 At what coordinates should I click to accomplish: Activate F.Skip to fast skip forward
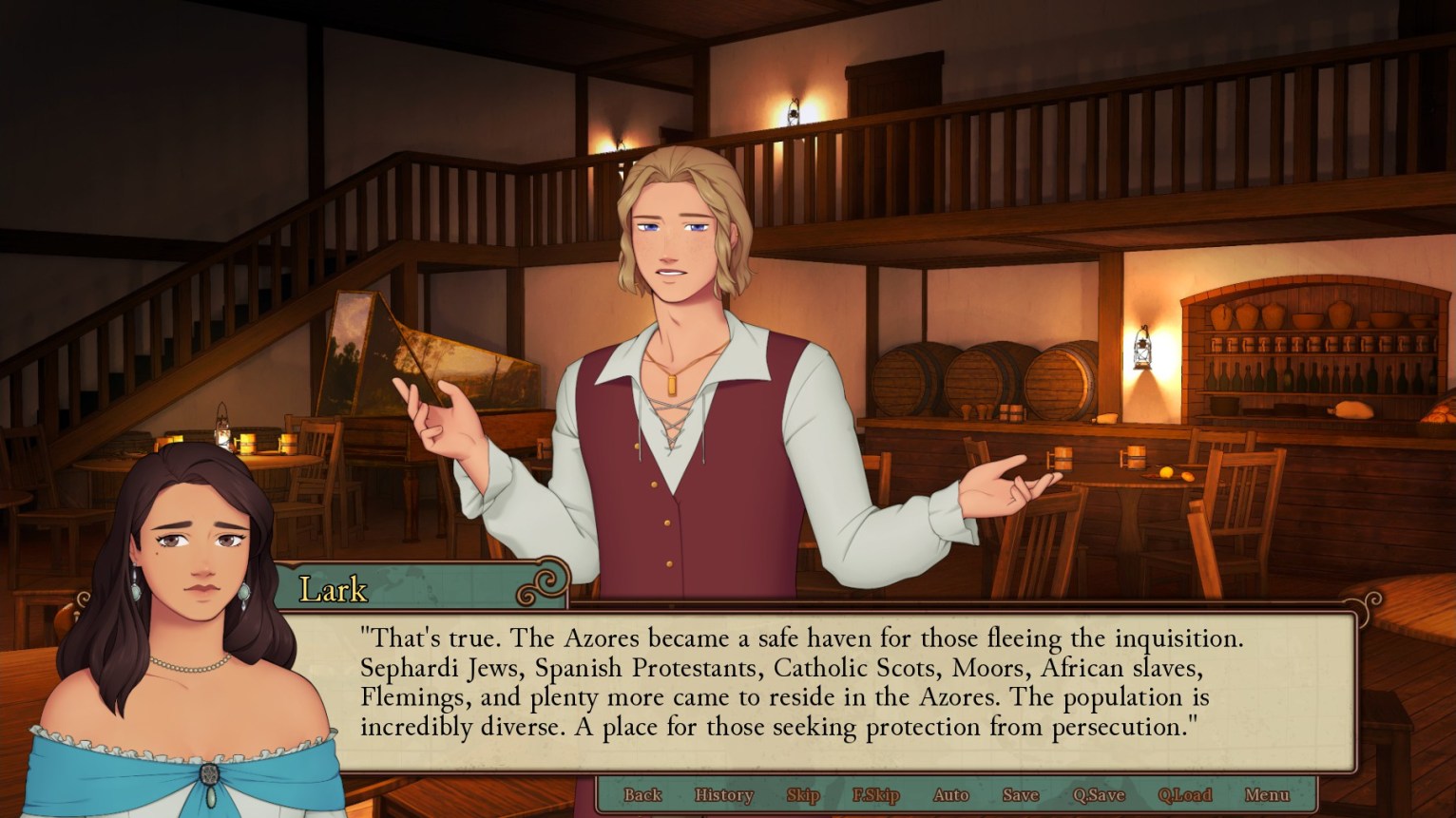pyautogui.click(x=875, y=795)
